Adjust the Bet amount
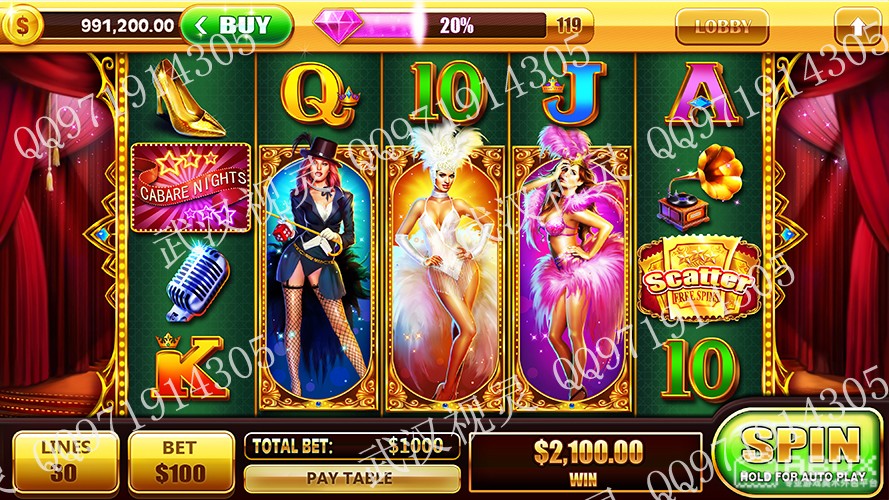889x500 pixels. tap(181, 461)
